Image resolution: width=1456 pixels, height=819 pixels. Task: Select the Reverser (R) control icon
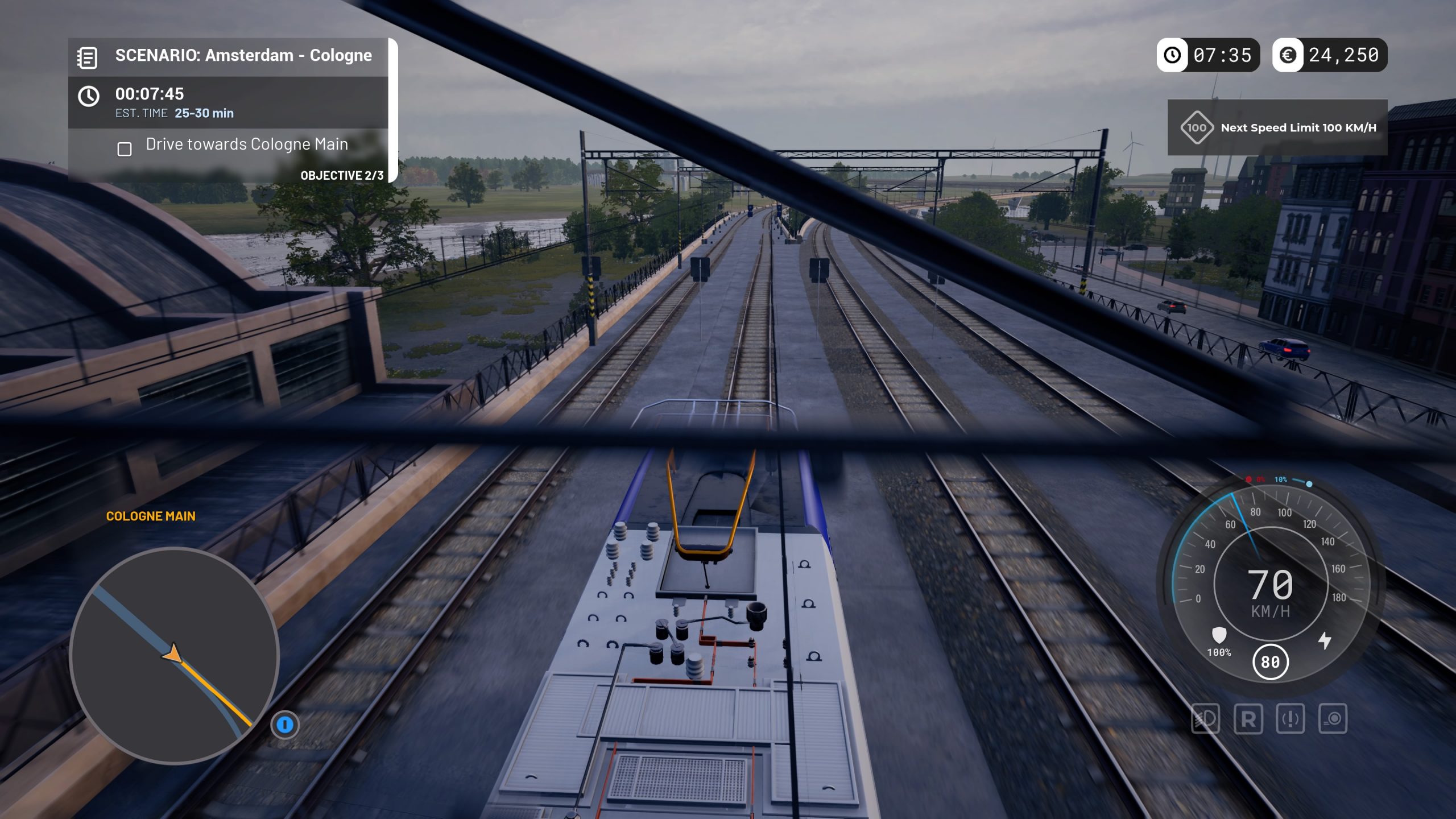pyautogui.click(x=1248, y=718)
